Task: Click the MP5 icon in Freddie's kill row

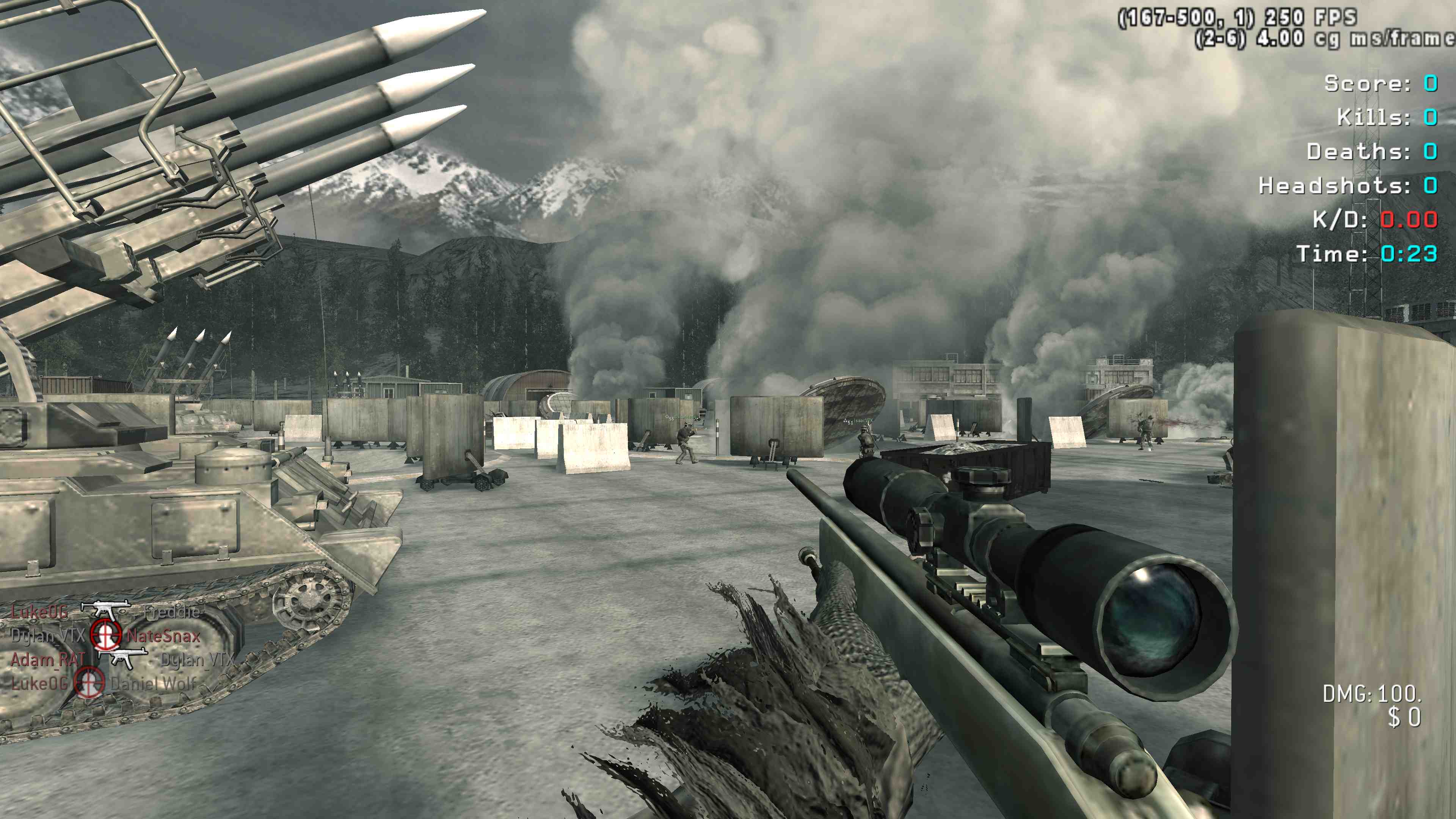Action: point(106,610)
